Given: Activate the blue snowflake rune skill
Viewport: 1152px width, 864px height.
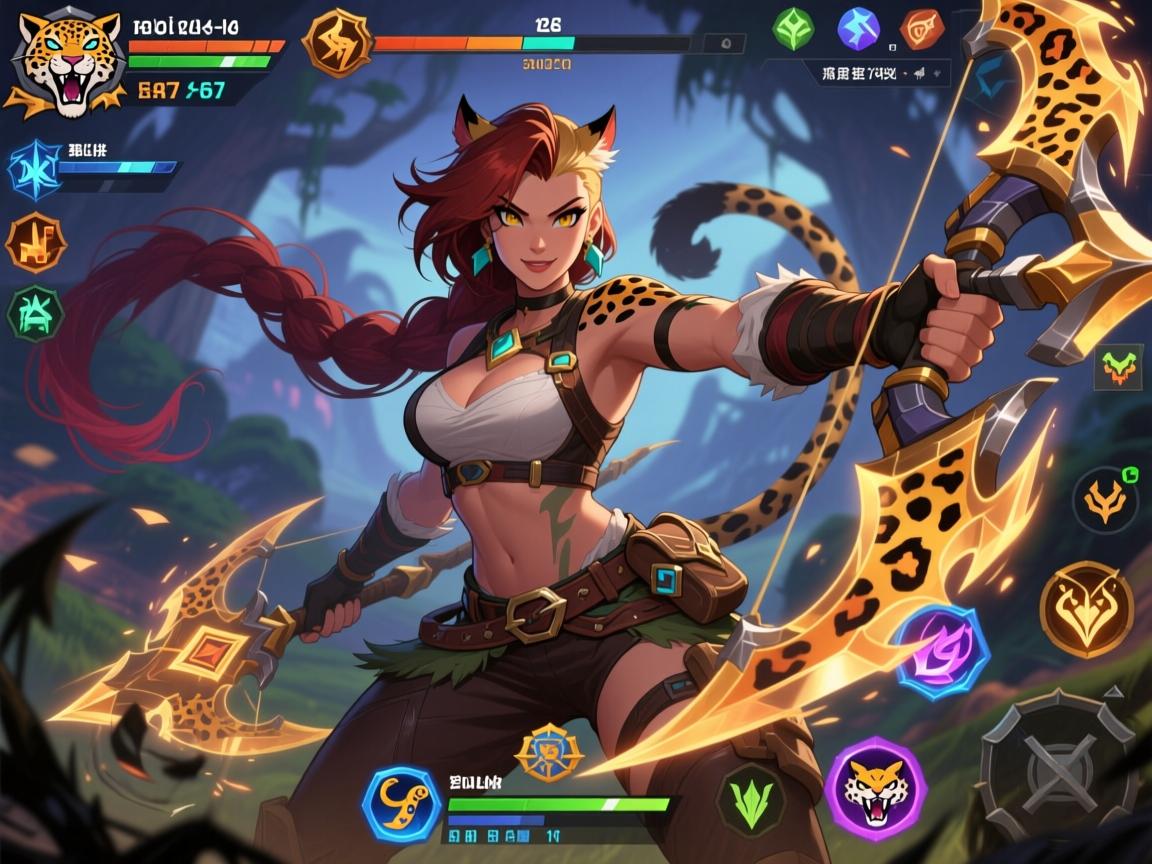Looking at the screenshot, I should pos(33,168).
